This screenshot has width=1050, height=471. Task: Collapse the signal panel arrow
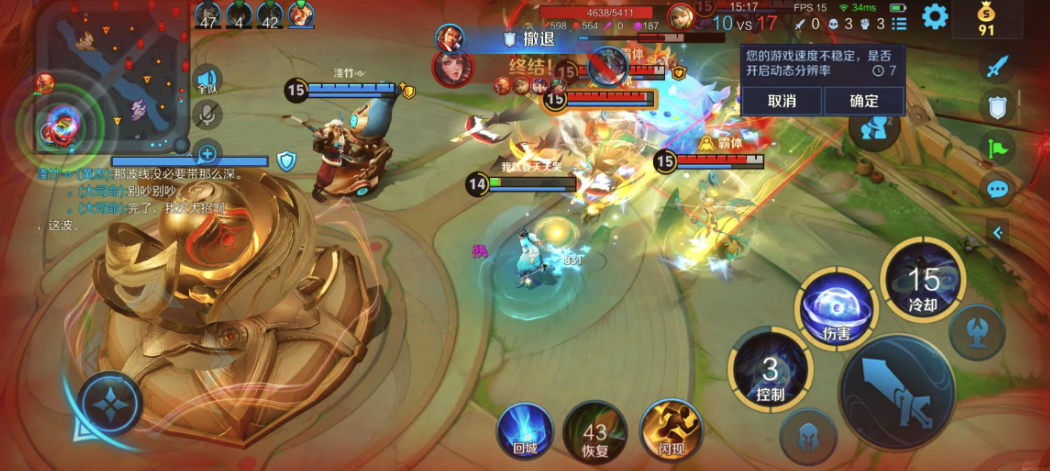coord(997,233)
